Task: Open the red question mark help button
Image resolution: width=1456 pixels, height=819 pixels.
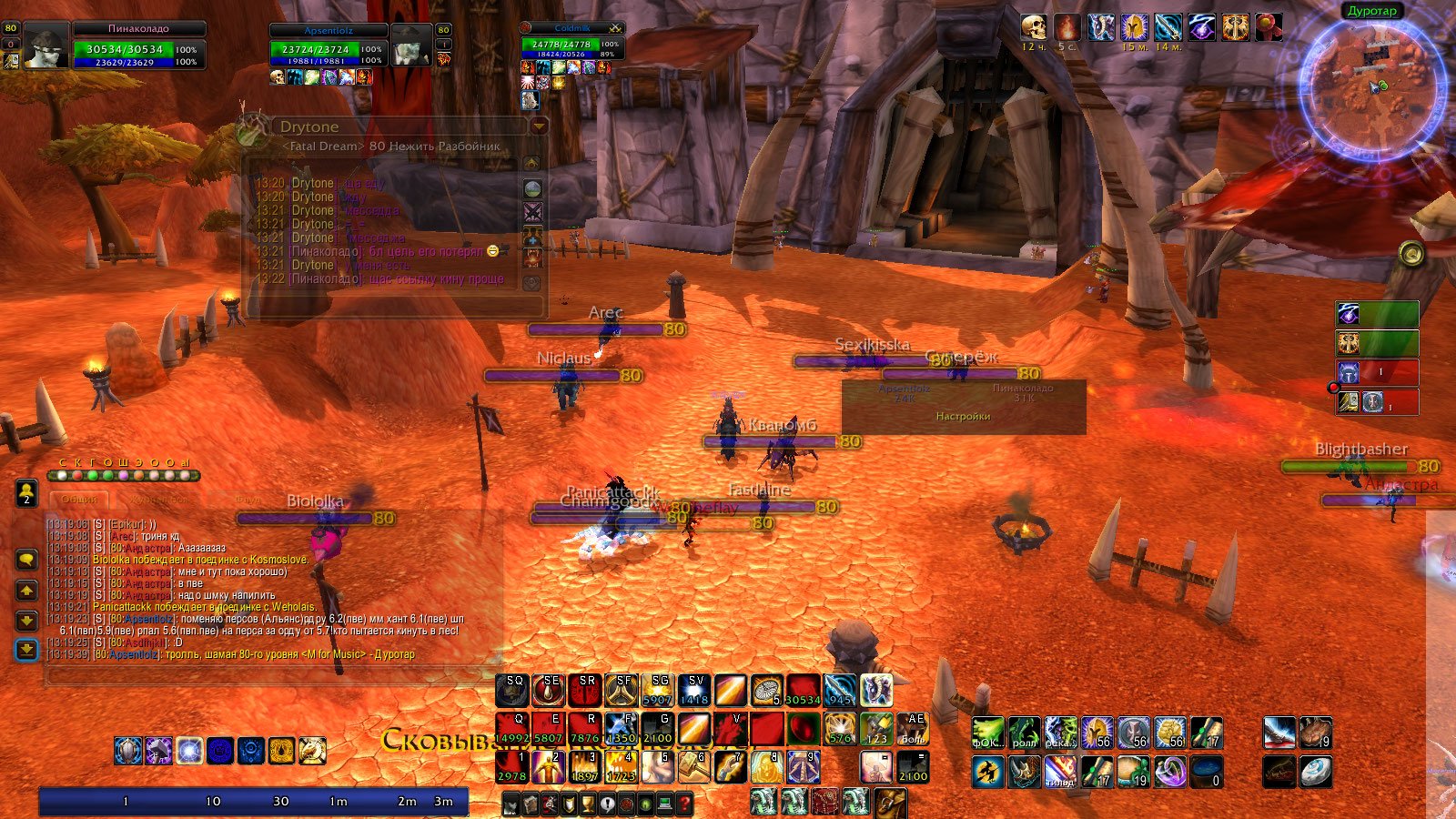Action: [684, 804]
